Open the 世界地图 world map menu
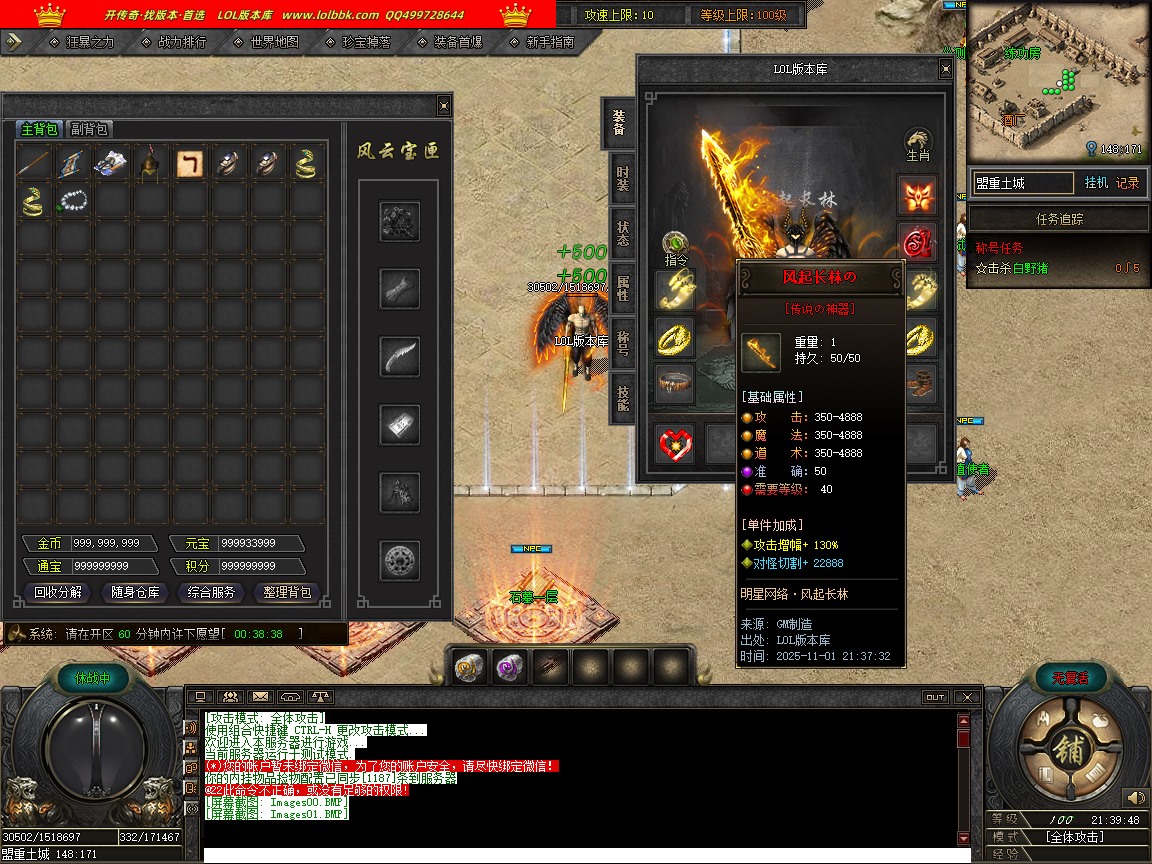This screenshot has width=1152, height=864. (274, 42)
